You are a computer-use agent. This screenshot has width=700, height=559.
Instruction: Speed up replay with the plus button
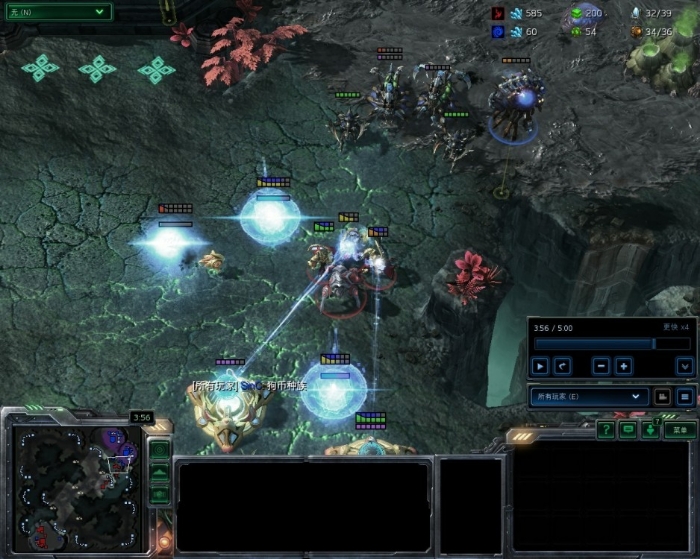coord(623,366)
